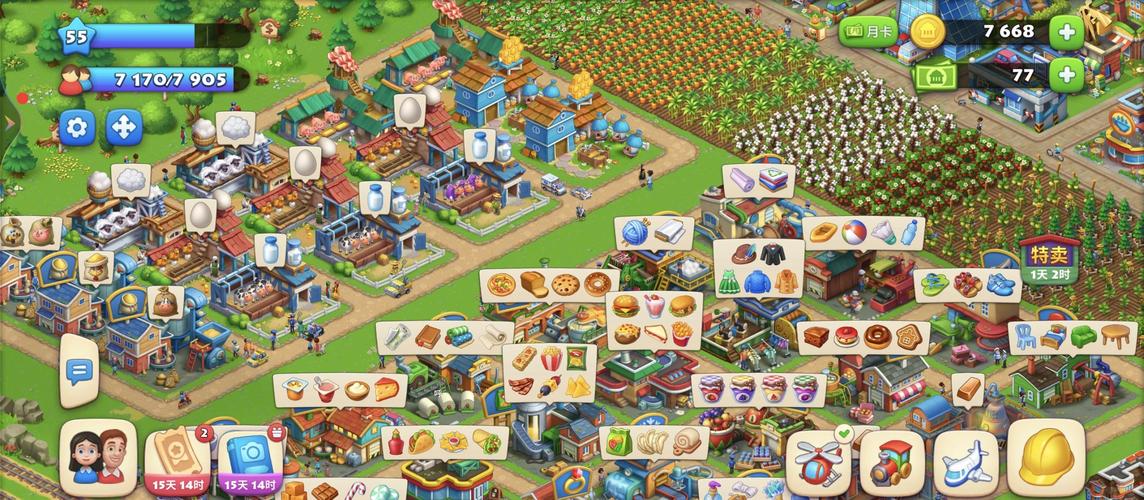This screenshot has width=1144, height=500.
Task: Open the gear settings menu
Action: click(x=77, y=127)
